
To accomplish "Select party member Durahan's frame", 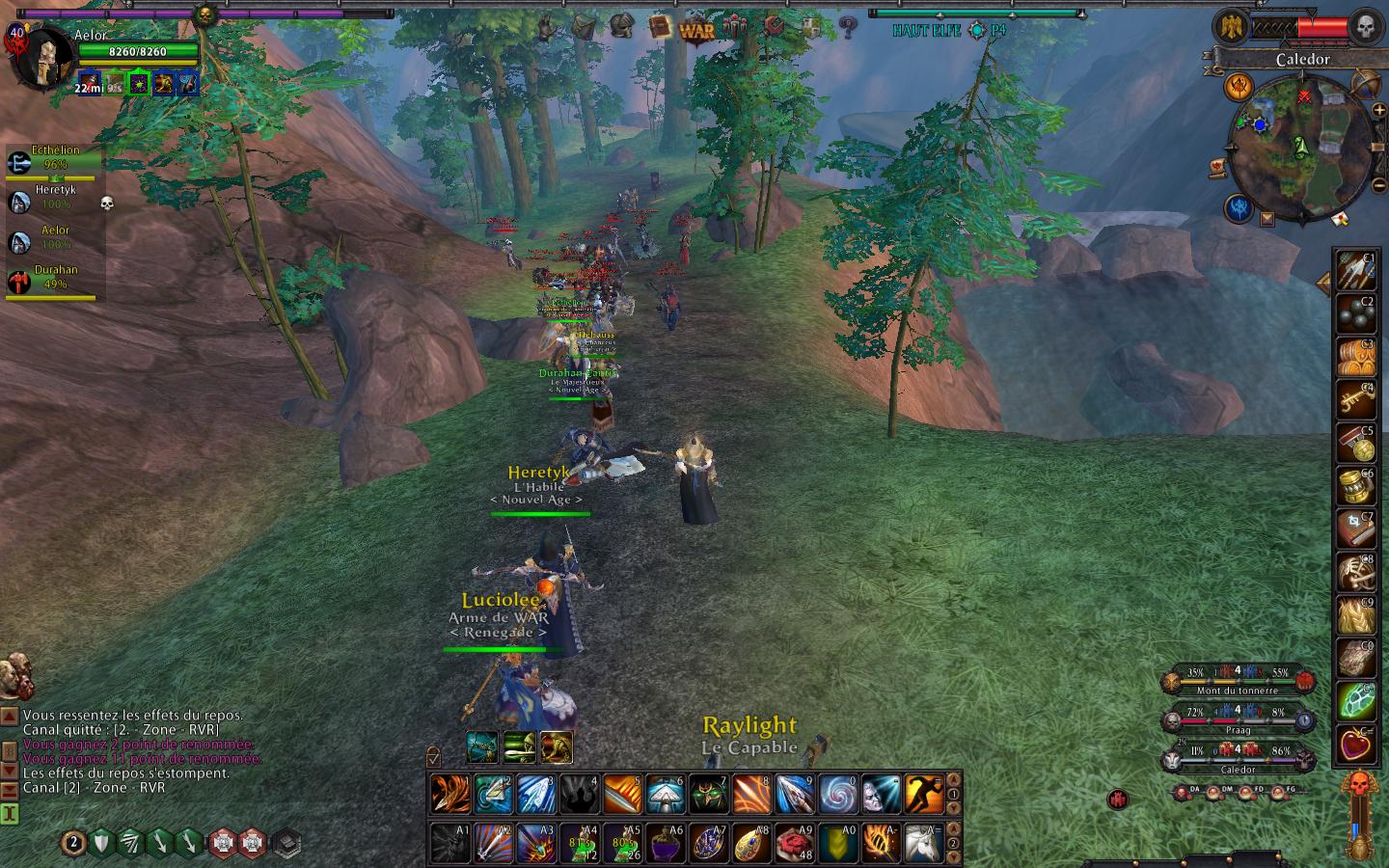I will (x=54, y=280).
